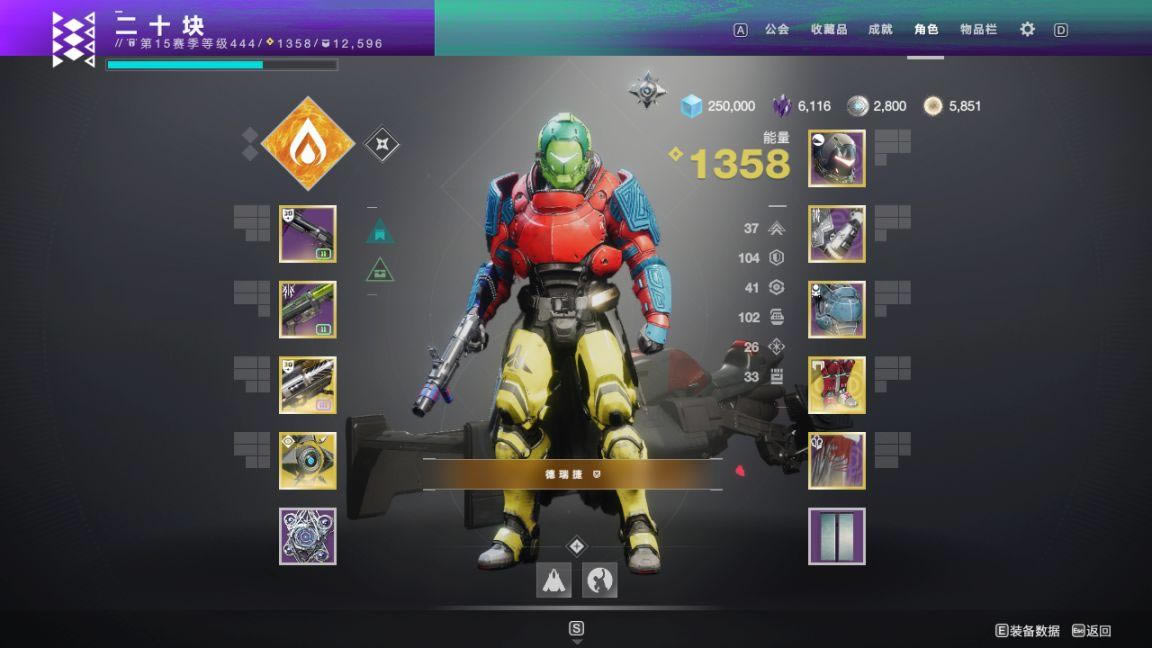Screen dimensions: 1152x648
Task: Open the ship slot below the character
Action: [x=554, y=580]
